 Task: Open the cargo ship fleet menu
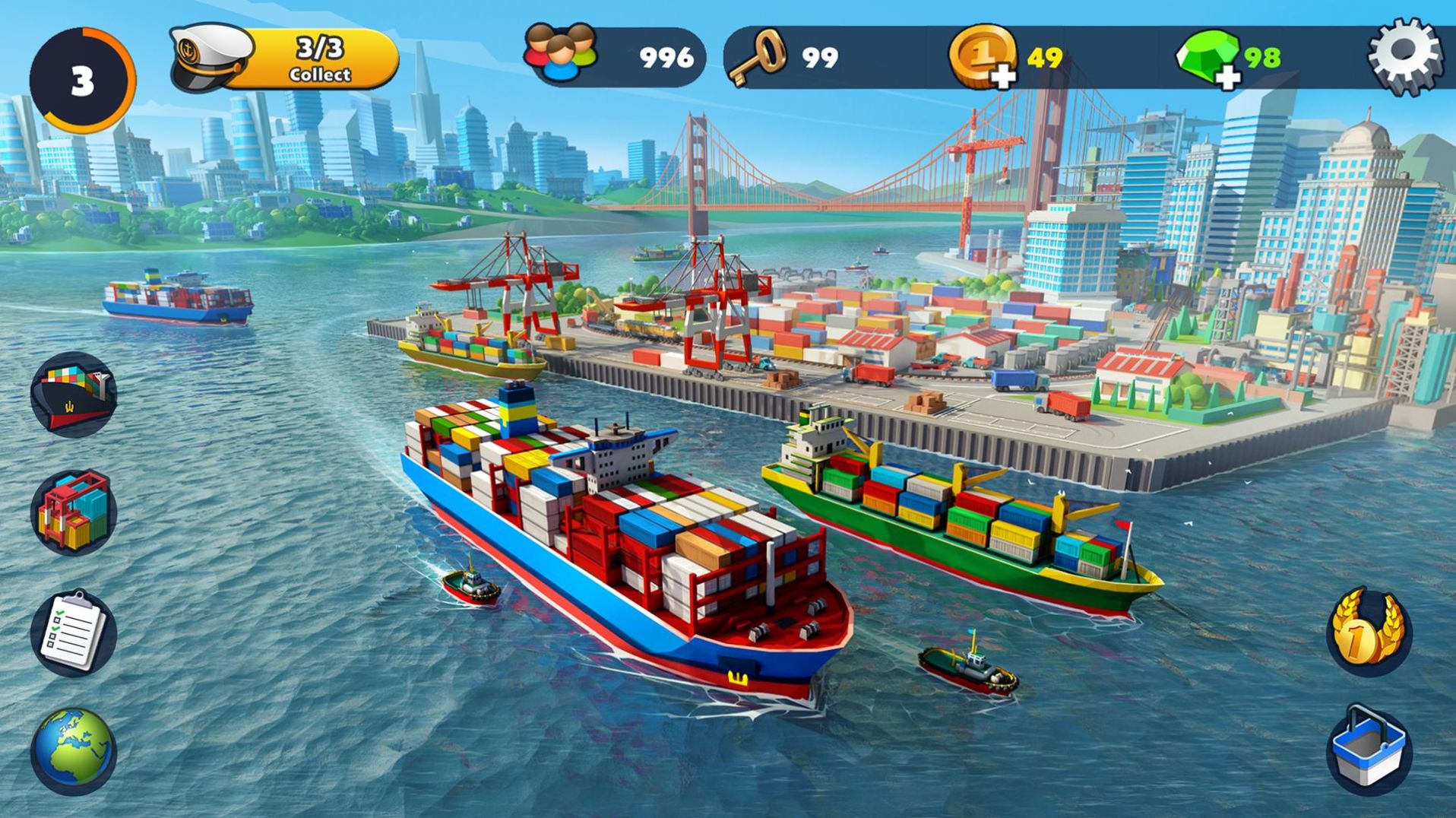point(74,395)
